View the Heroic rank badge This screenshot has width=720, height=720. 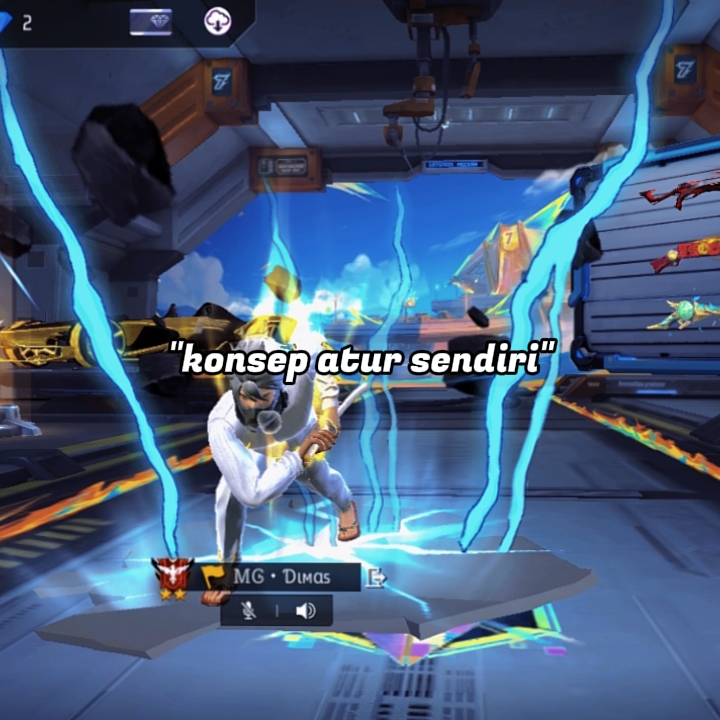click(x=172, y=578)
